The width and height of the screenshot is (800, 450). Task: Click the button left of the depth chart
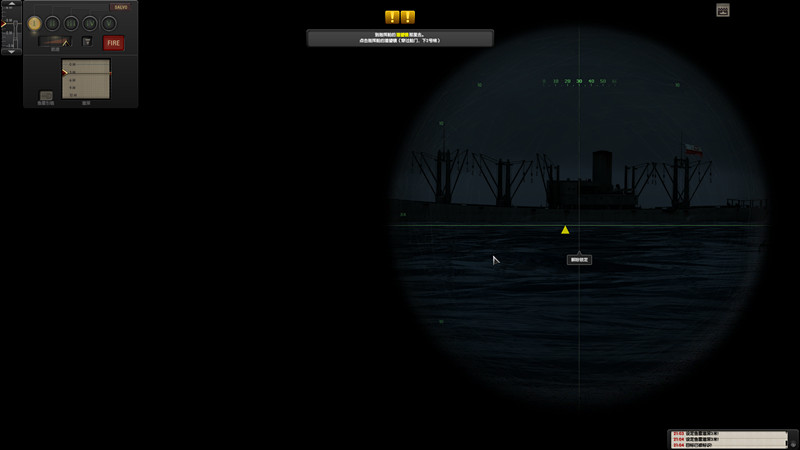pos(46,95)
